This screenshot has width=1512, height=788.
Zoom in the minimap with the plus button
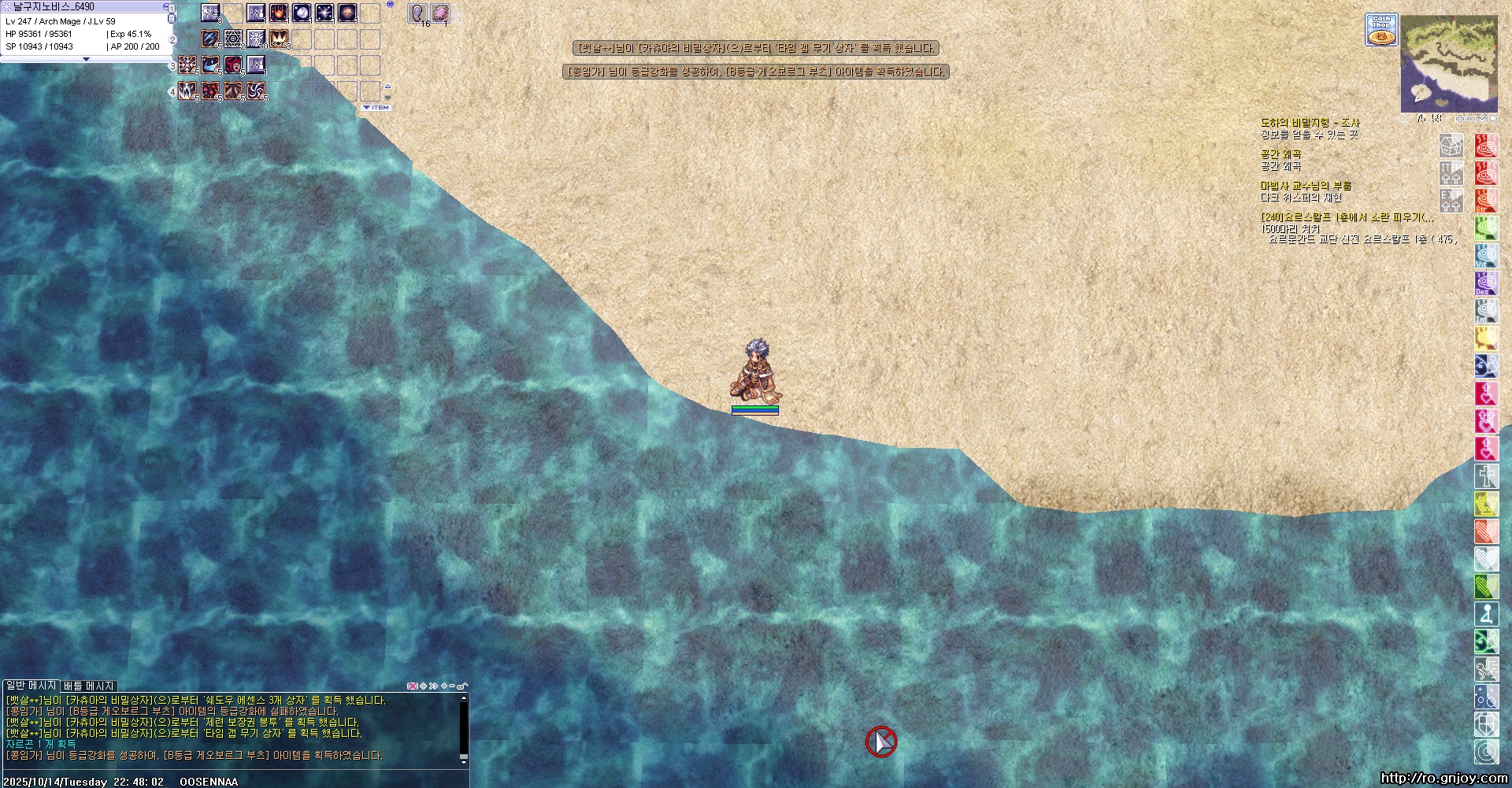[x=1460, y=119]
